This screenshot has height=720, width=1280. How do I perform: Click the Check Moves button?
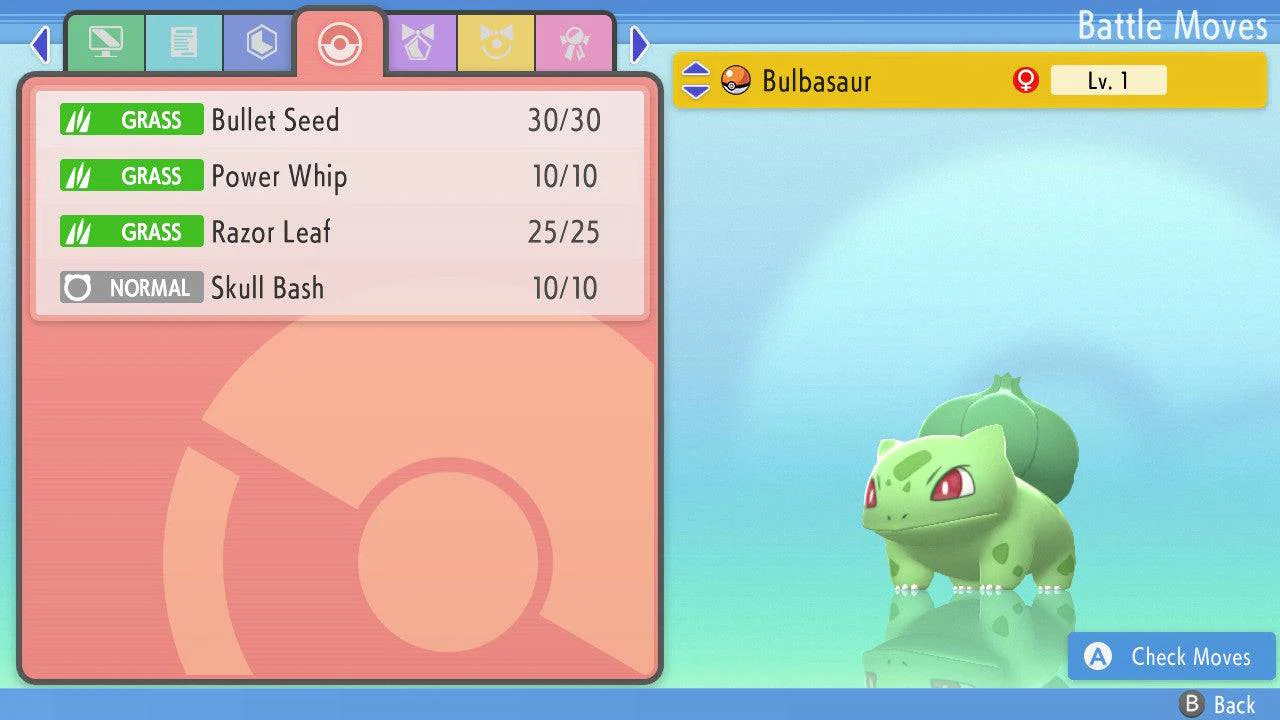(x=1171, y=657)
